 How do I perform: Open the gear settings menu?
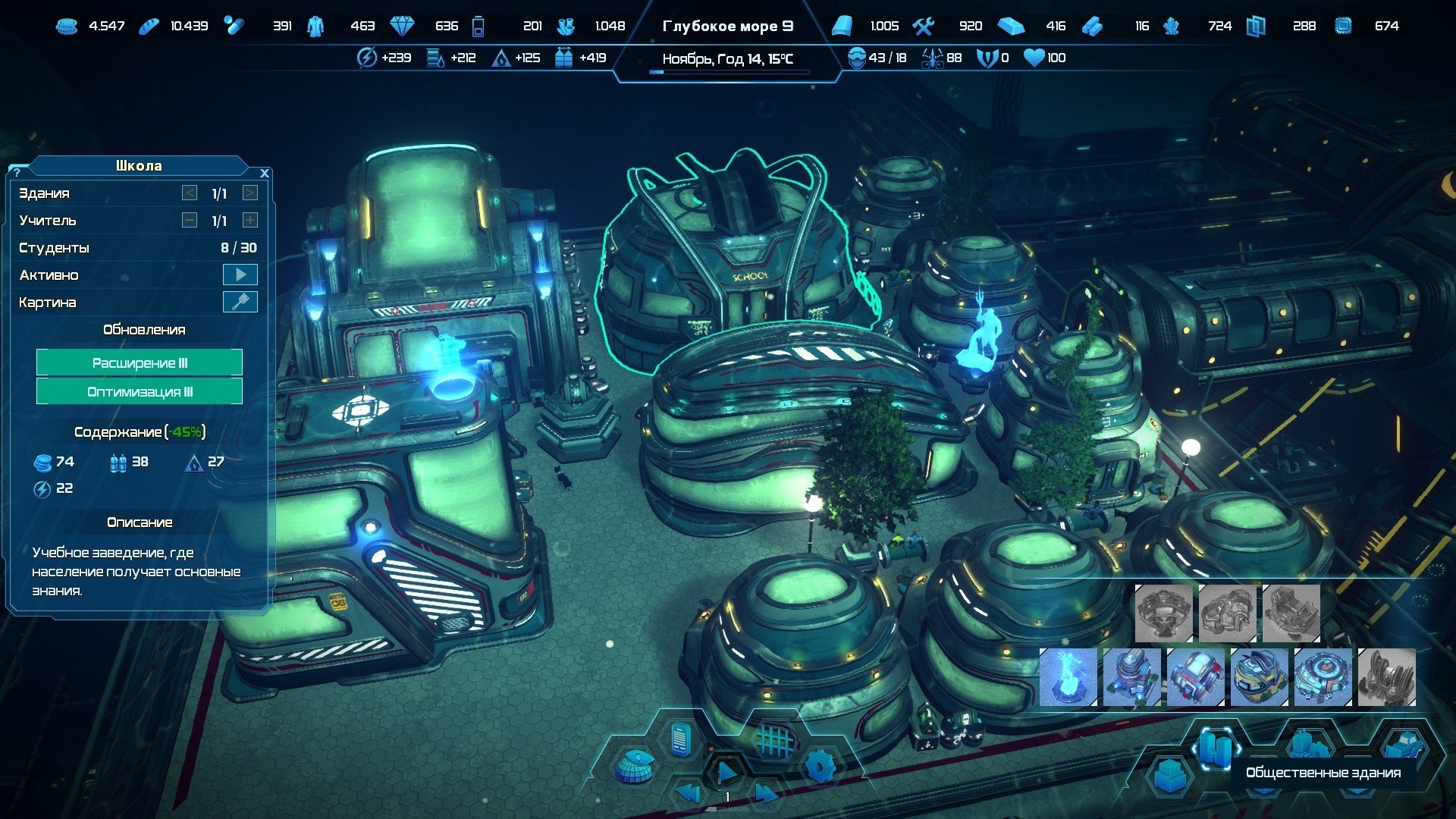click(x=820, y=766)
